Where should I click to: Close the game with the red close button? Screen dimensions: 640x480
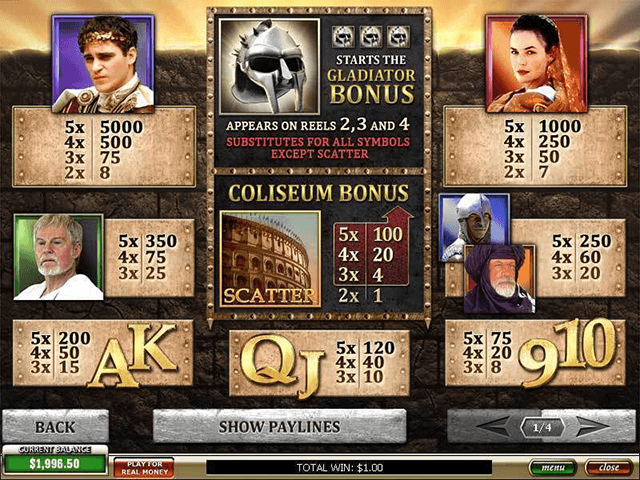608,467
